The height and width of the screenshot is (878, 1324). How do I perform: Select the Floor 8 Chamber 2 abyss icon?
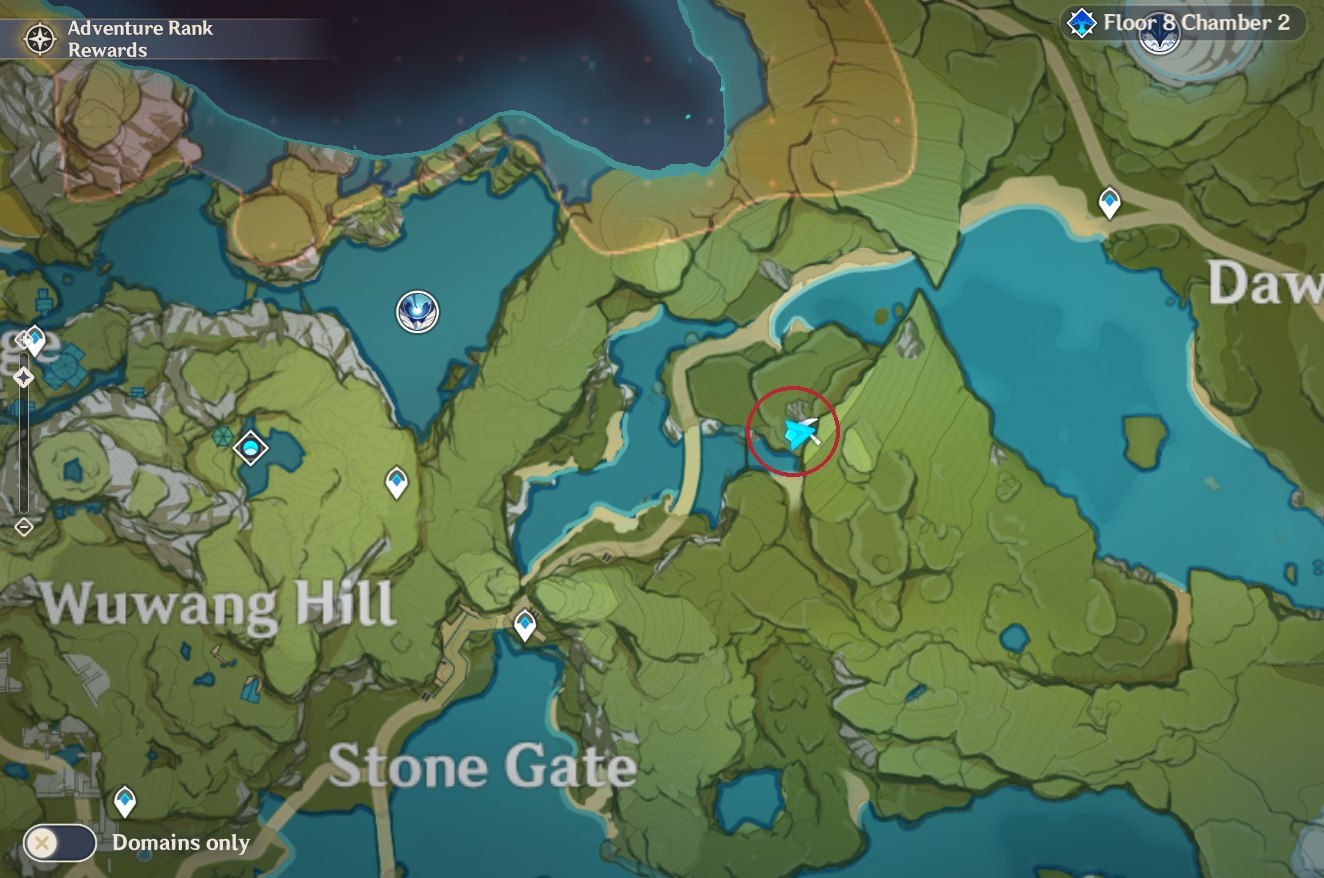pyautogui.click(x=1084, y=22)
